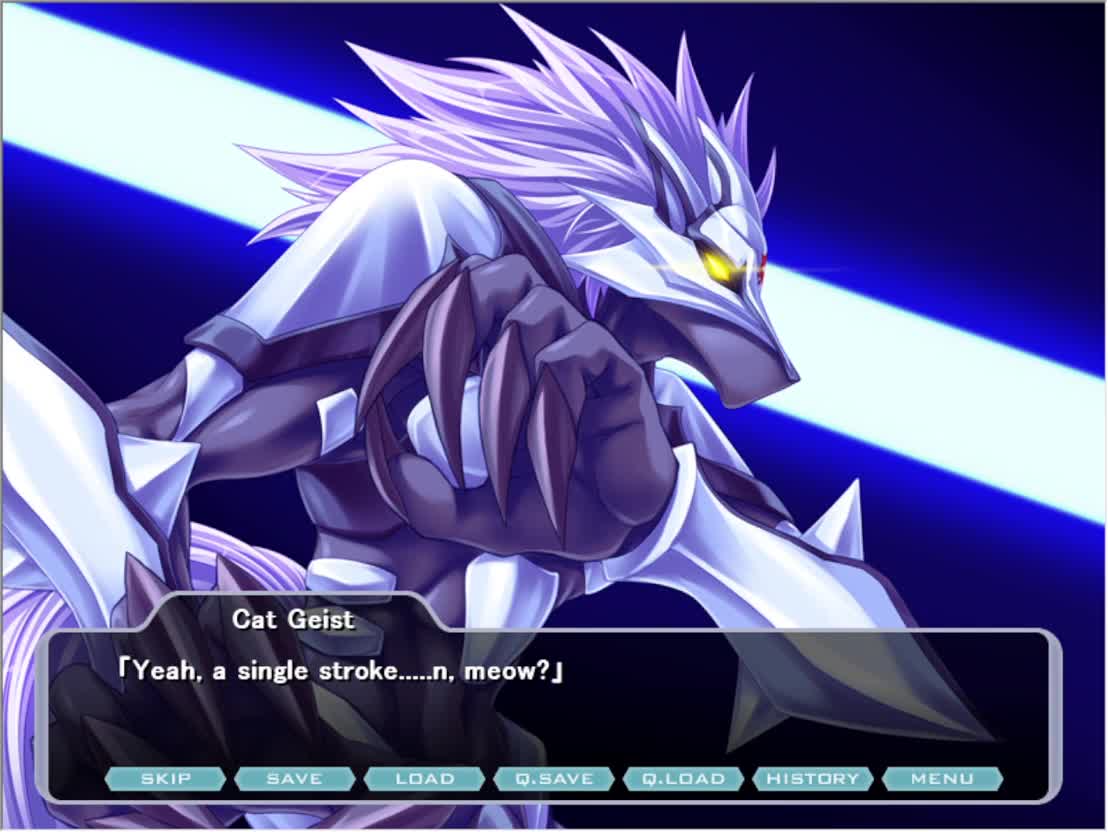Open the SAVE screen
1108x832 pixels.
click(295, 779)
